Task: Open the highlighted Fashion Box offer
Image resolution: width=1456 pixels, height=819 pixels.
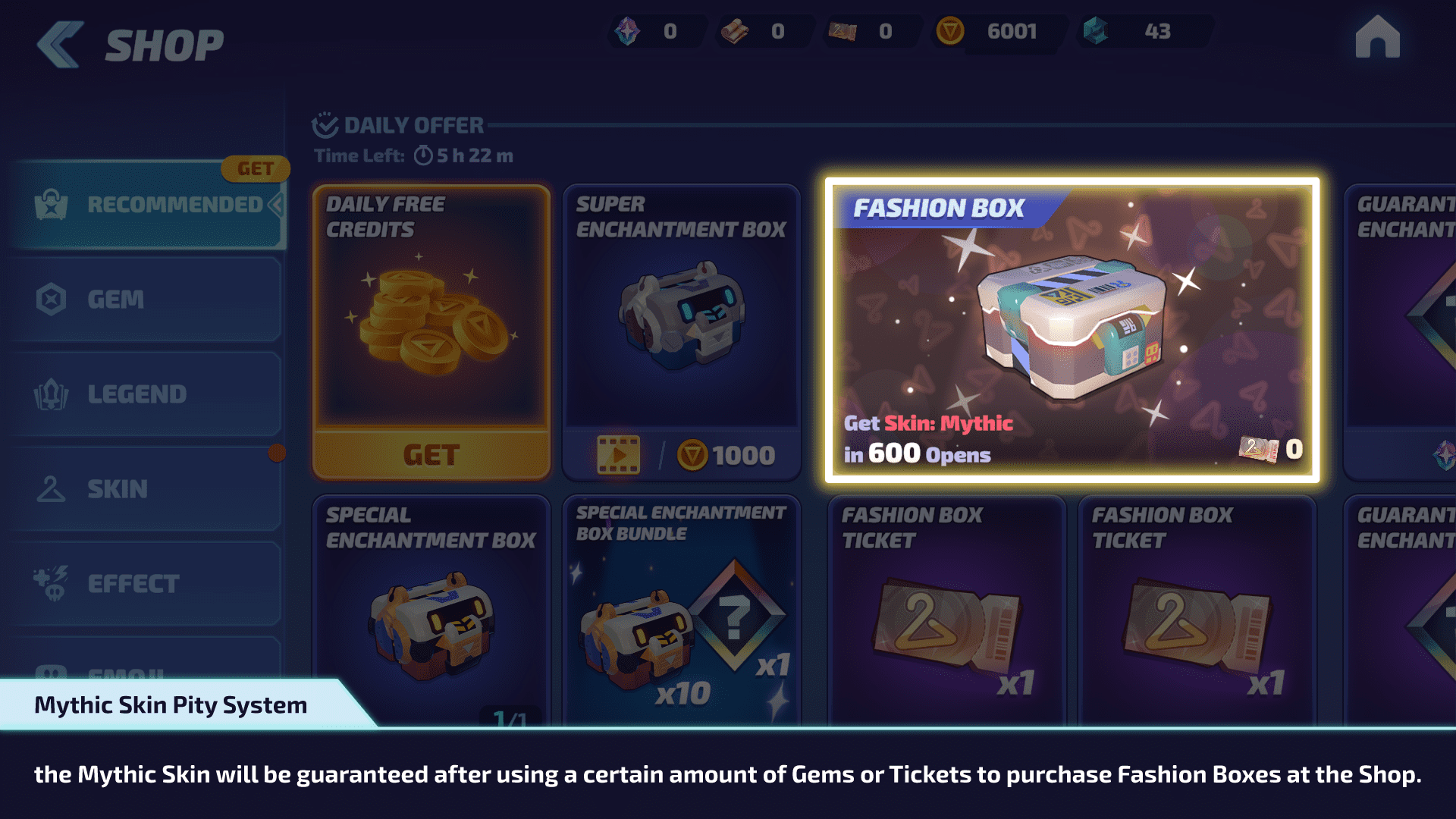Action: pos(1072,331)
